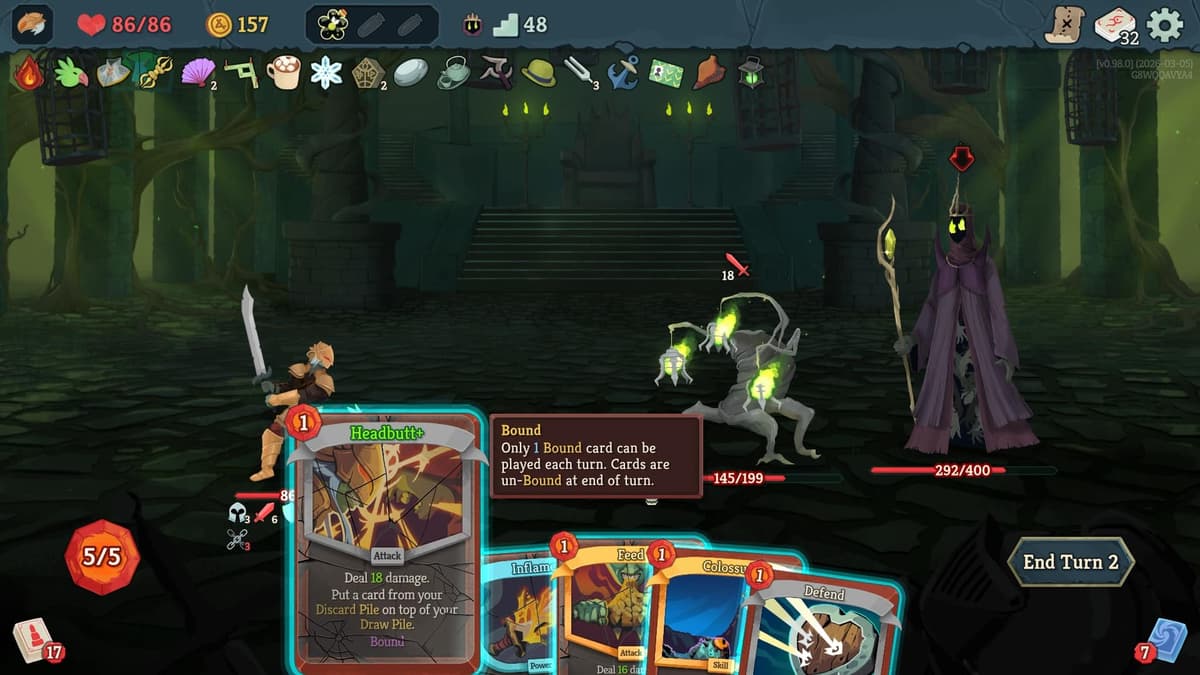This screenshot has width=1200, height=675.
Task: Inspect the hot cocoa mug relic
Action: tap(284, 72)
